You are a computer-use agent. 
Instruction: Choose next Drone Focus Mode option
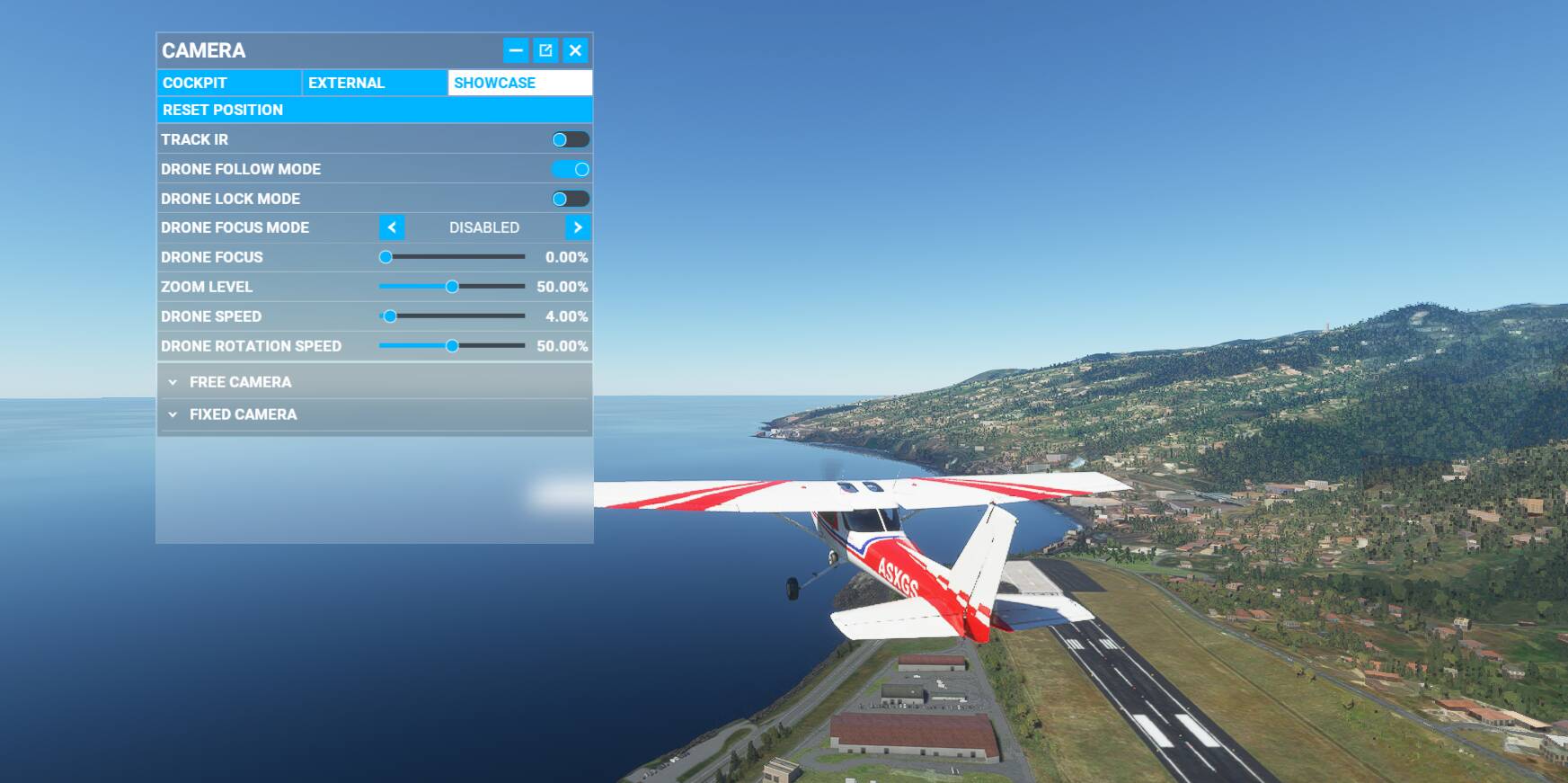click(578, 227)
